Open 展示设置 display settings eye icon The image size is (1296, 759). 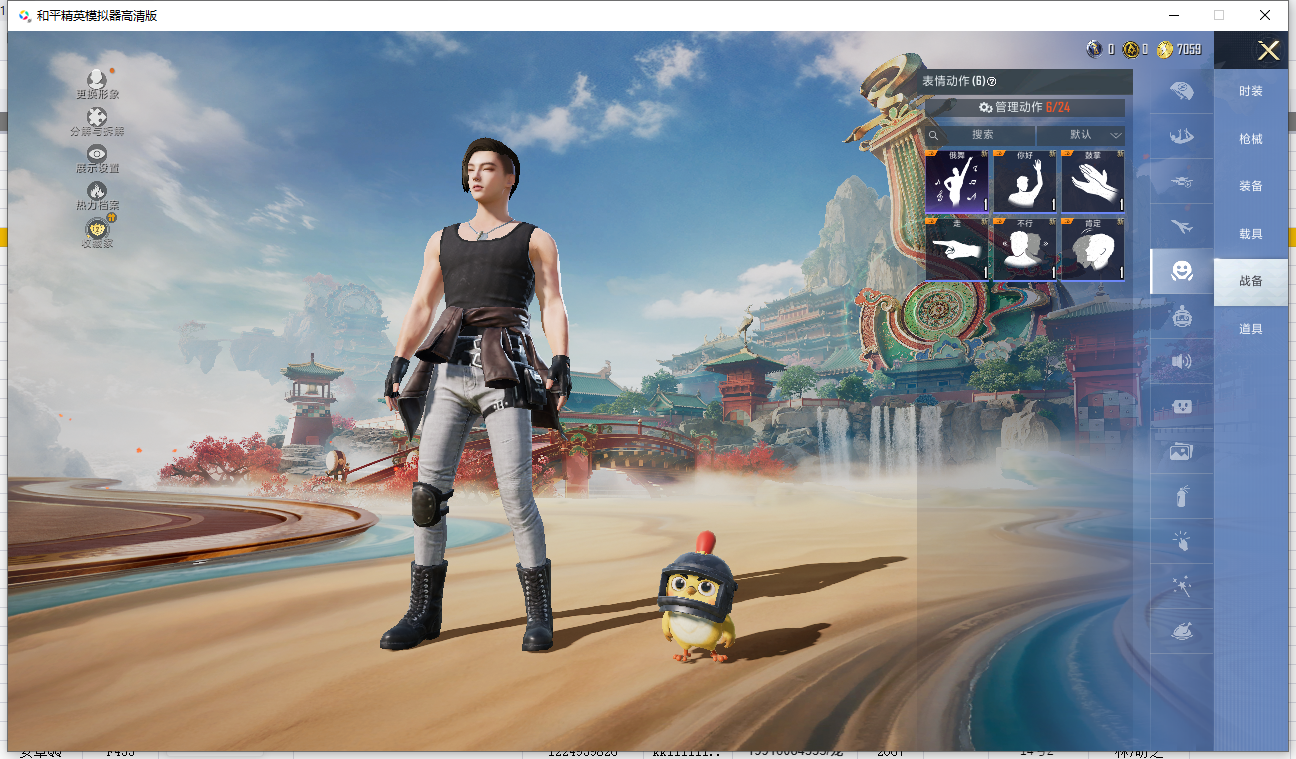pyautogui.click(x=97, y=157)
